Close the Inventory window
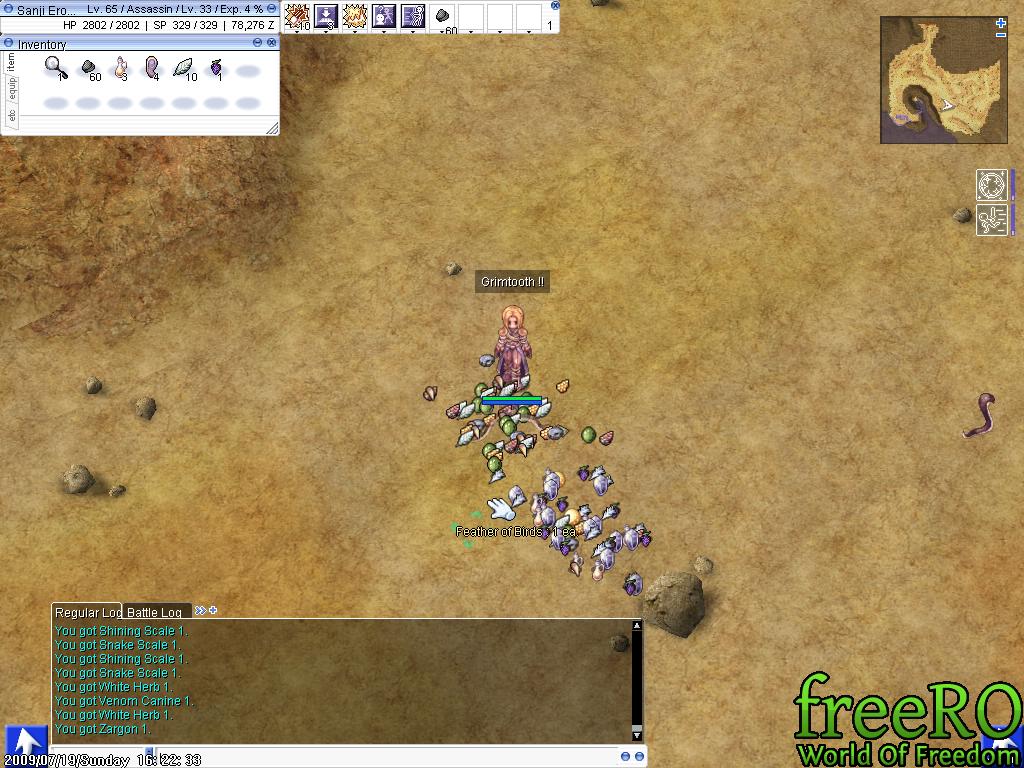The width and height of the screenshot is (1024, 768). pos(272,43)
